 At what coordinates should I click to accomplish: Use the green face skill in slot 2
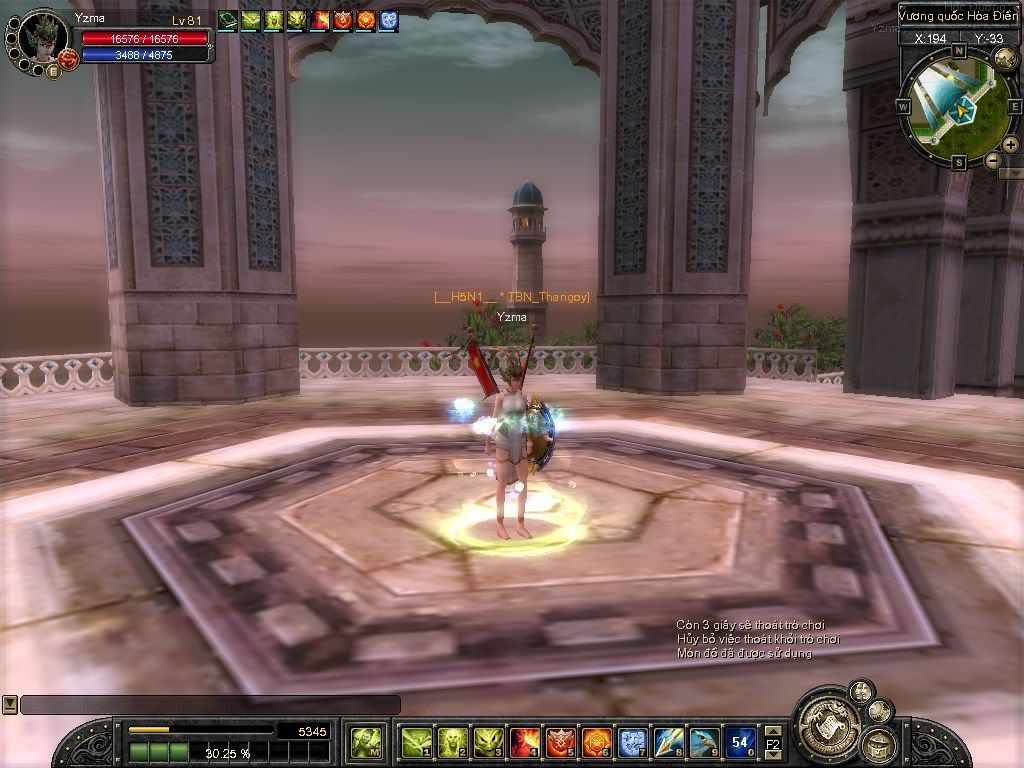tap(452, 742)
